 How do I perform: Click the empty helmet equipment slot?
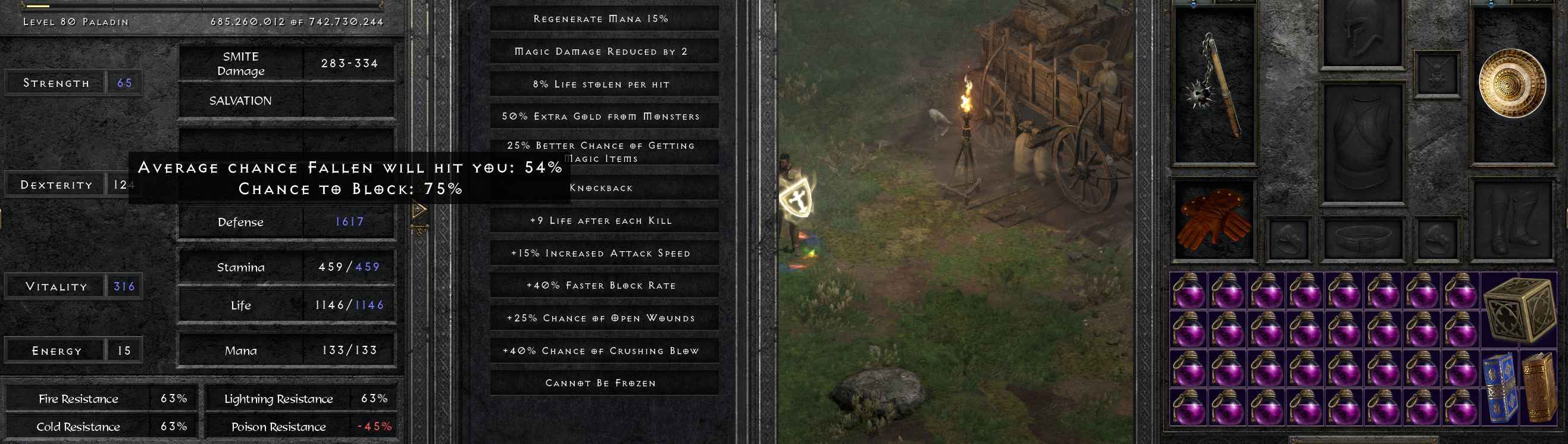point(1362,33)
